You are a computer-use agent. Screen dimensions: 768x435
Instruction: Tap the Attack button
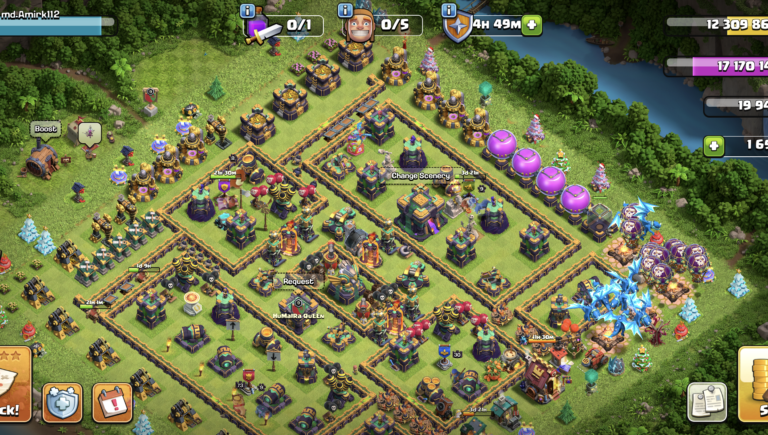point(14,398)
